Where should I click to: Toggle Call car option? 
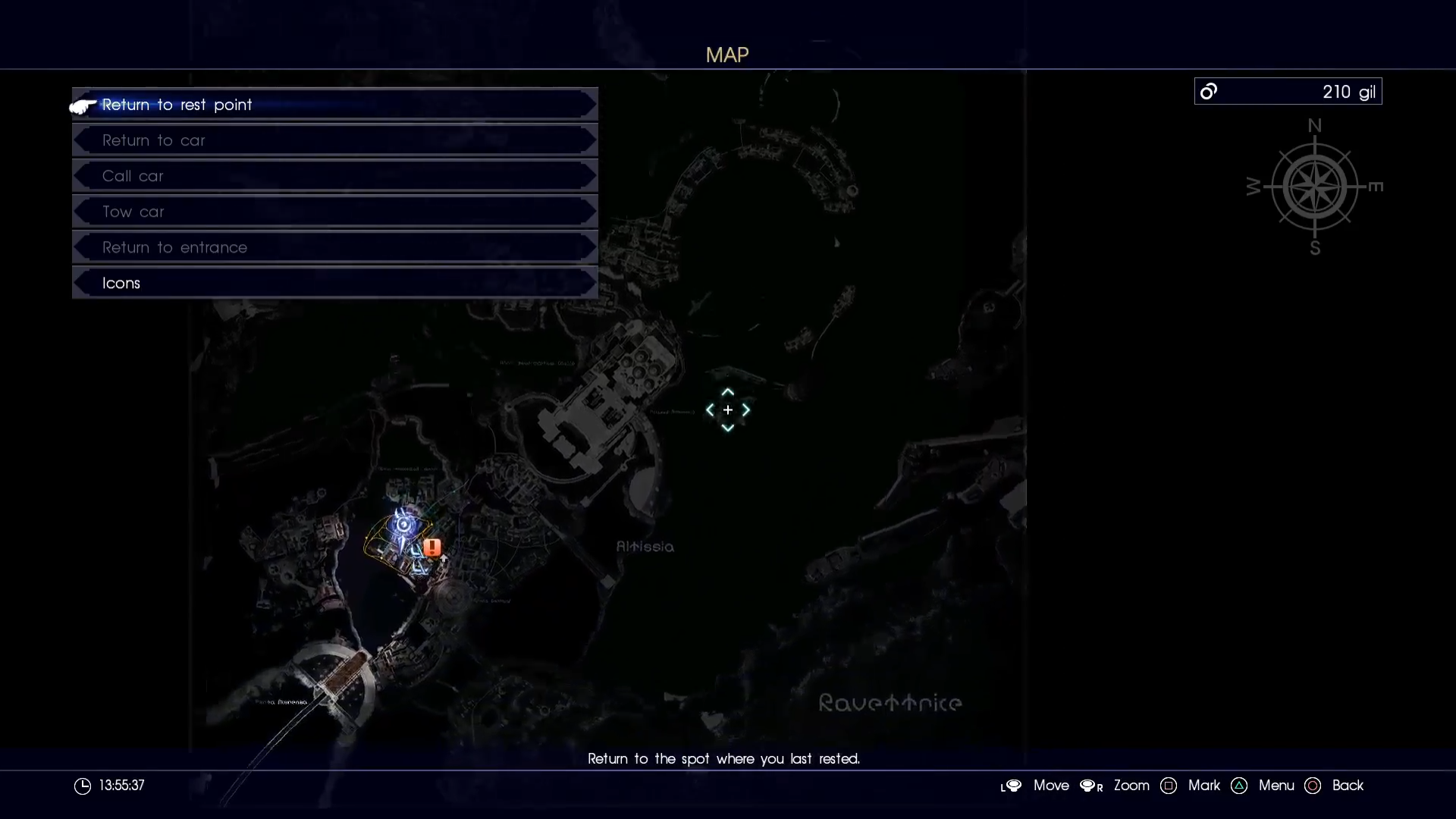tap(334, 176)
